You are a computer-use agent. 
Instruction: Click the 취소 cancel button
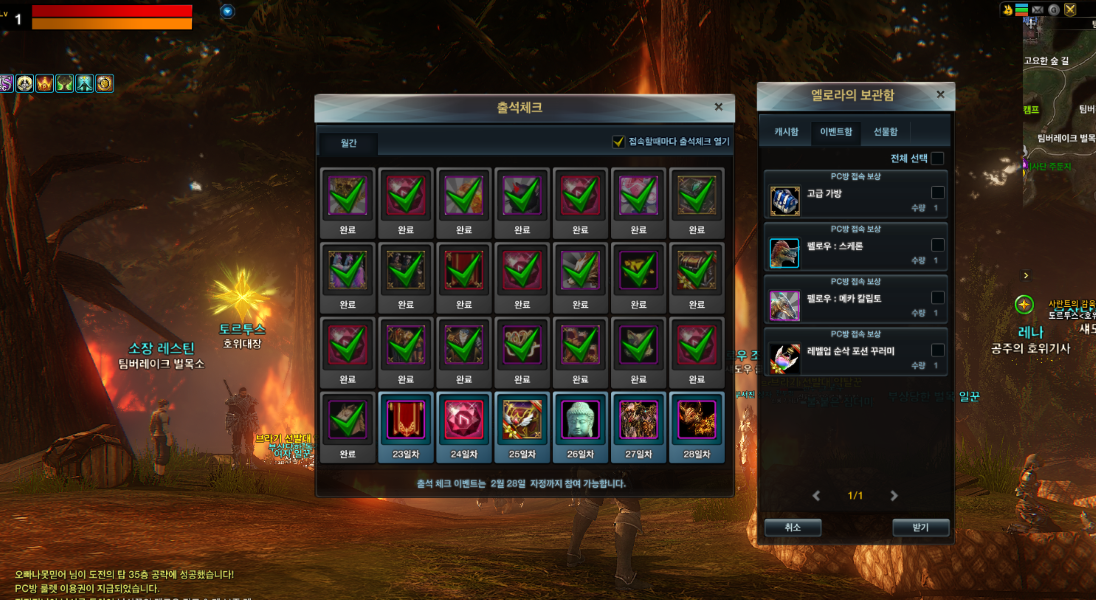[792, 527]
